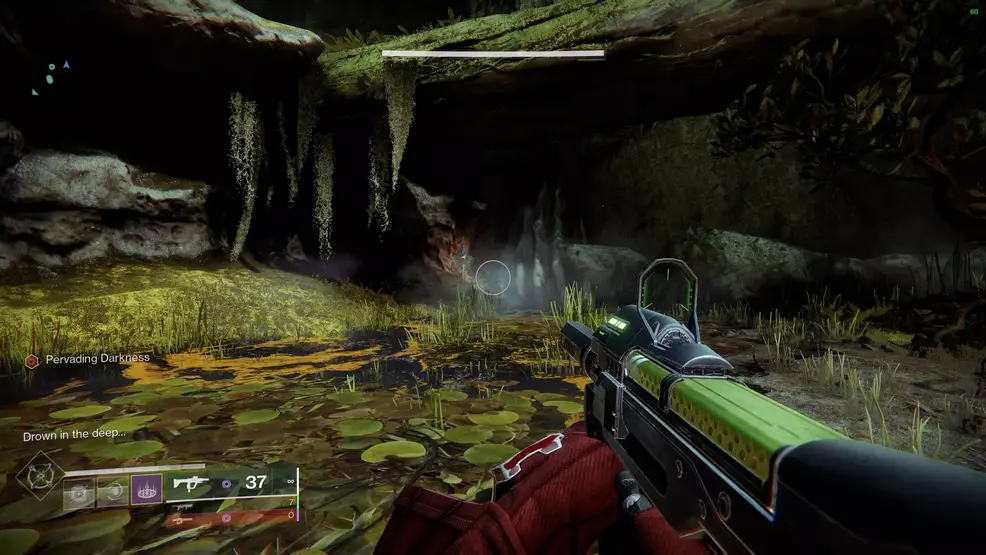Image resolution: width=986 pixels, height=555 pixels.
Task: Click the radar in the corner
Action: point(52,77)
